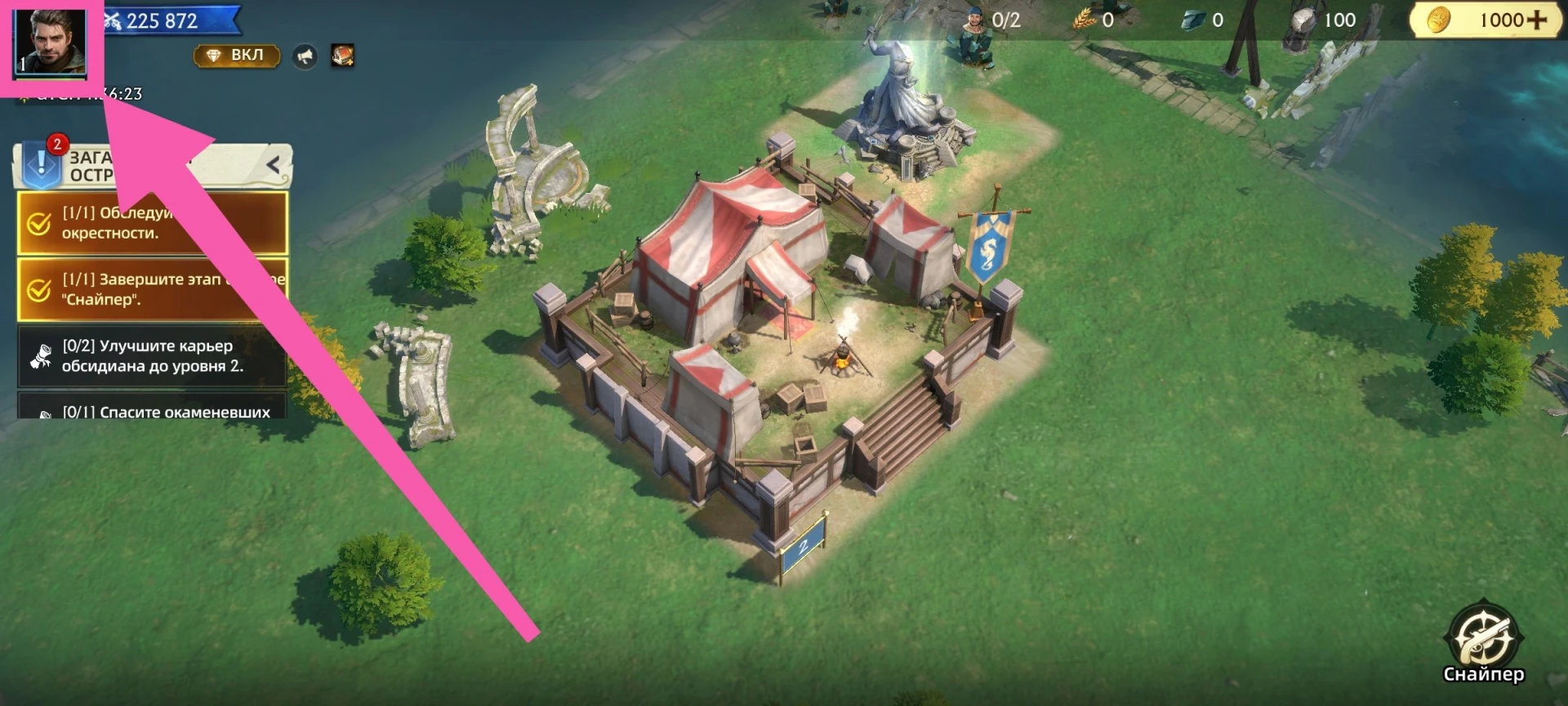Screen dimensions: 1568x706
Task: Toggle the ВКЛ diamond button
Action: click(x=237, y=56)
